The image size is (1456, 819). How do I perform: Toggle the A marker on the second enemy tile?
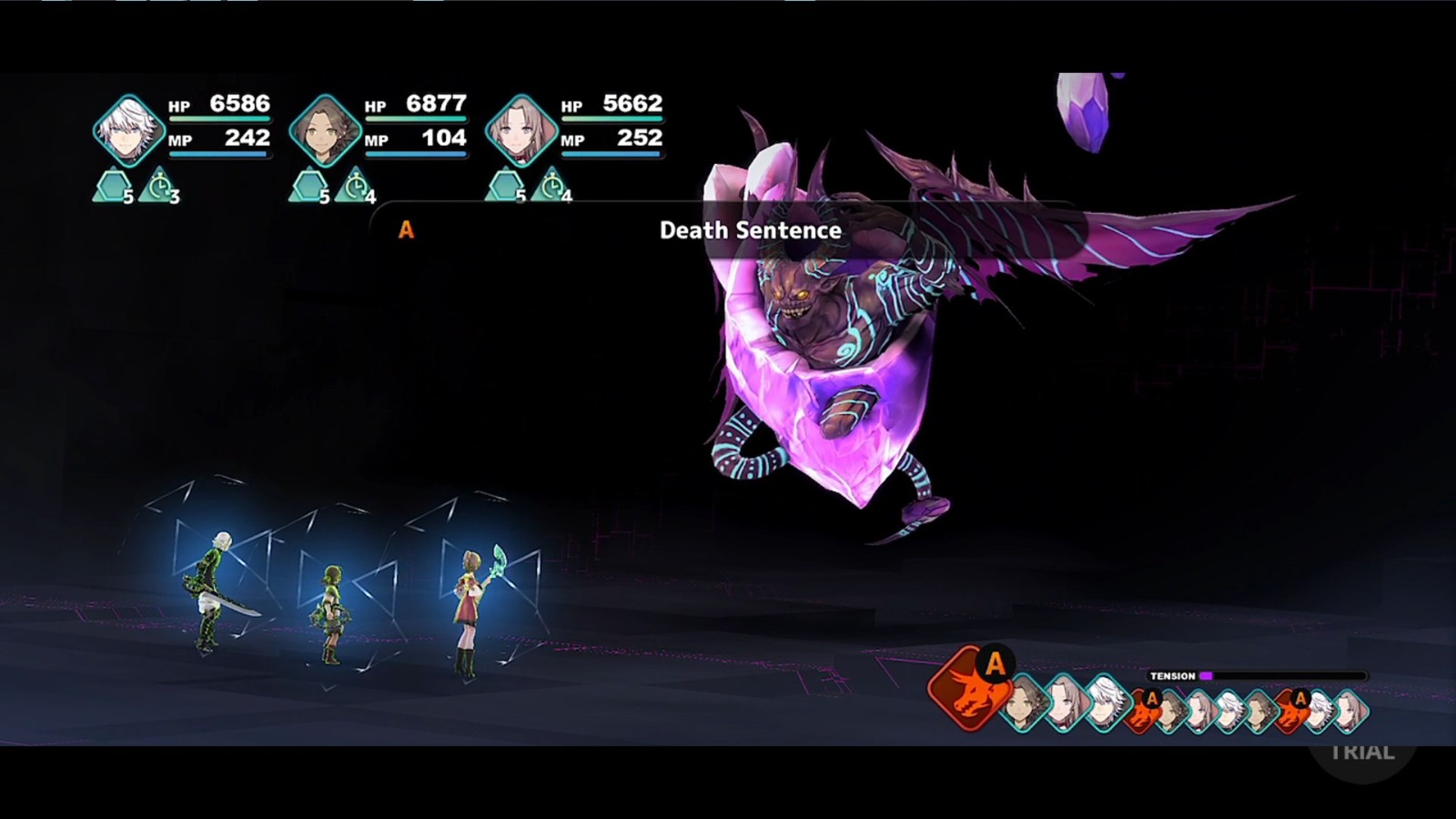(1152, 699)
